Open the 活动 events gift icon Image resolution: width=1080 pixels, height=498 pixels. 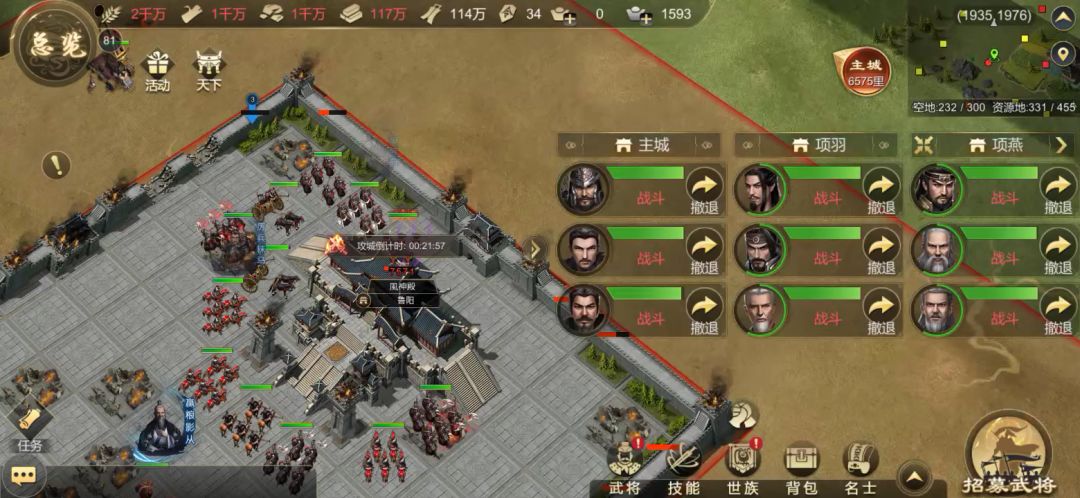(158, 71)
